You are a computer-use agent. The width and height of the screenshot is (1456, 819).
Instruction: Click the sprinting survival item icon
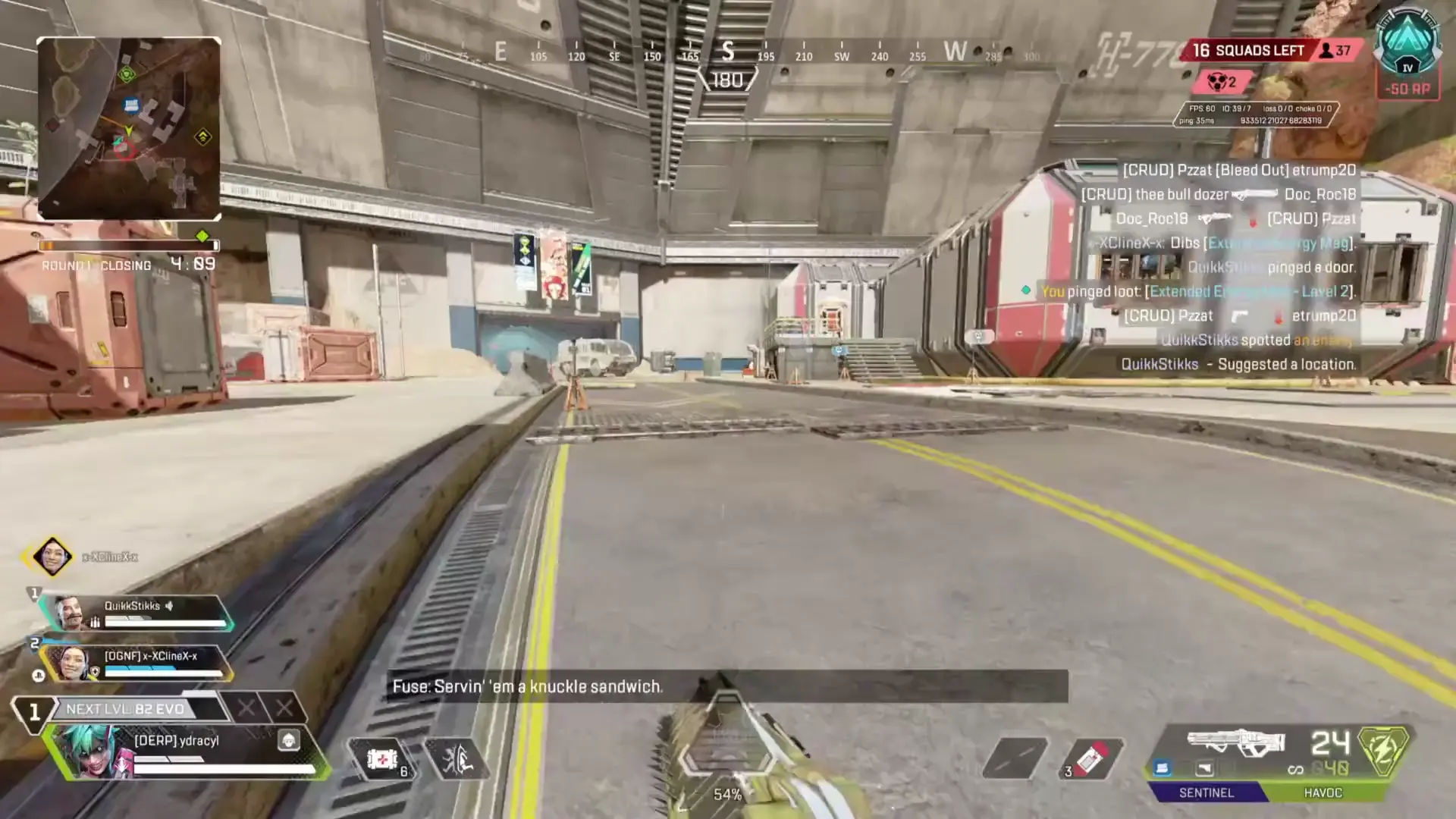coord(455,760)
